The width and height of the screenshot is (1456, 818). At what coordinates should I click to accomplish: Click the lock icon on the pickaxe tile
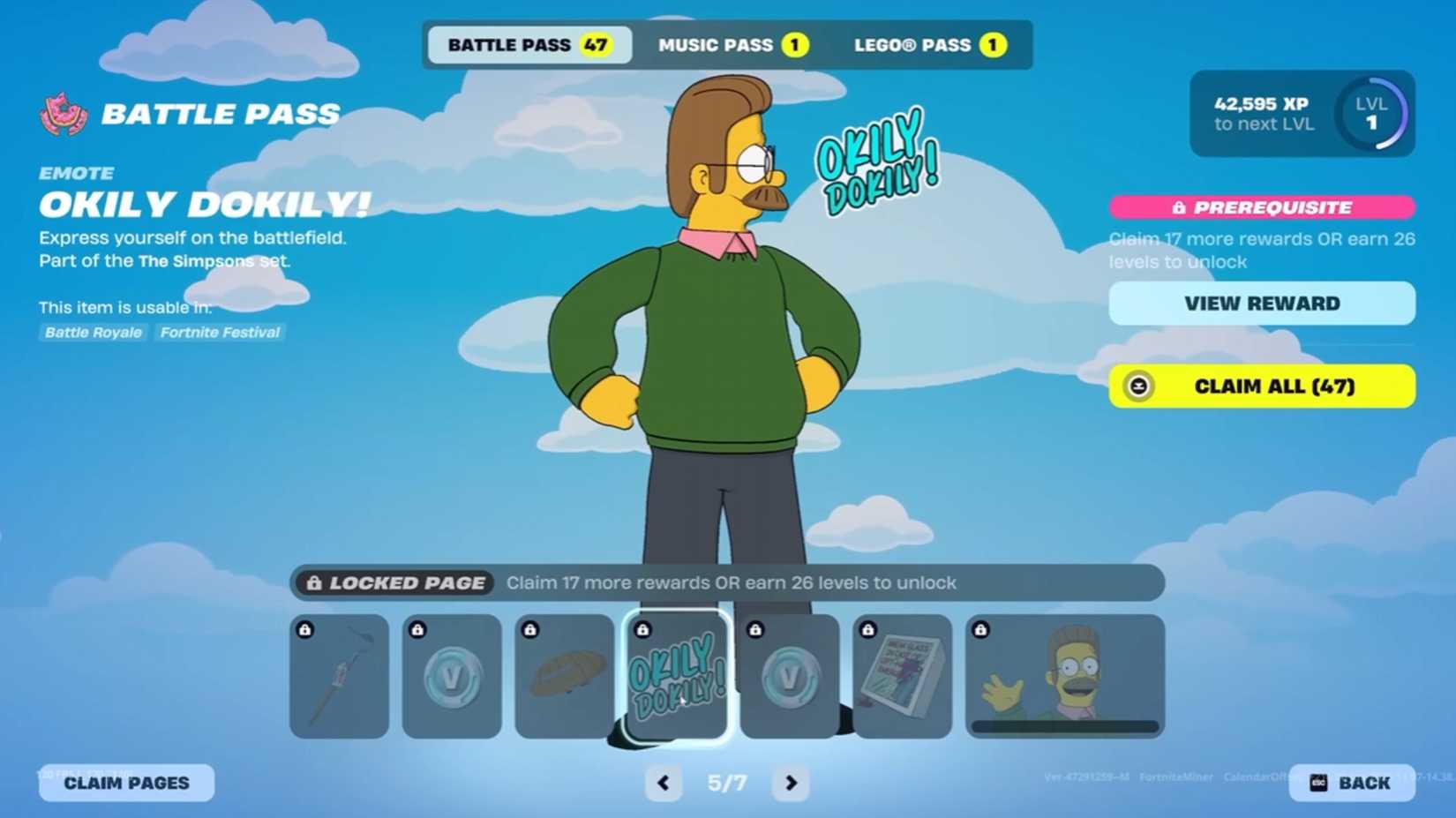coord(306,628)
